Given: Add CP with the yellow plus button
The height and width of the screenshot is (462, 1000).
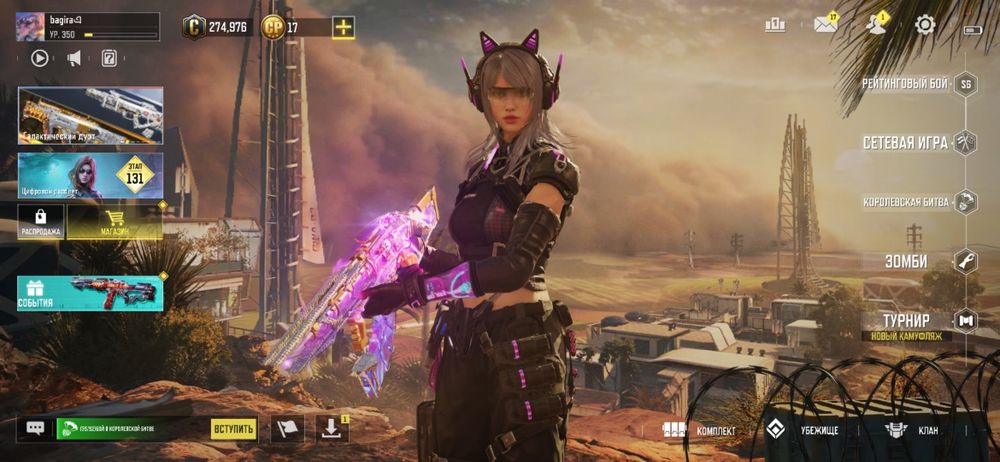Looking at the screenshot, I should coord(343,27).
